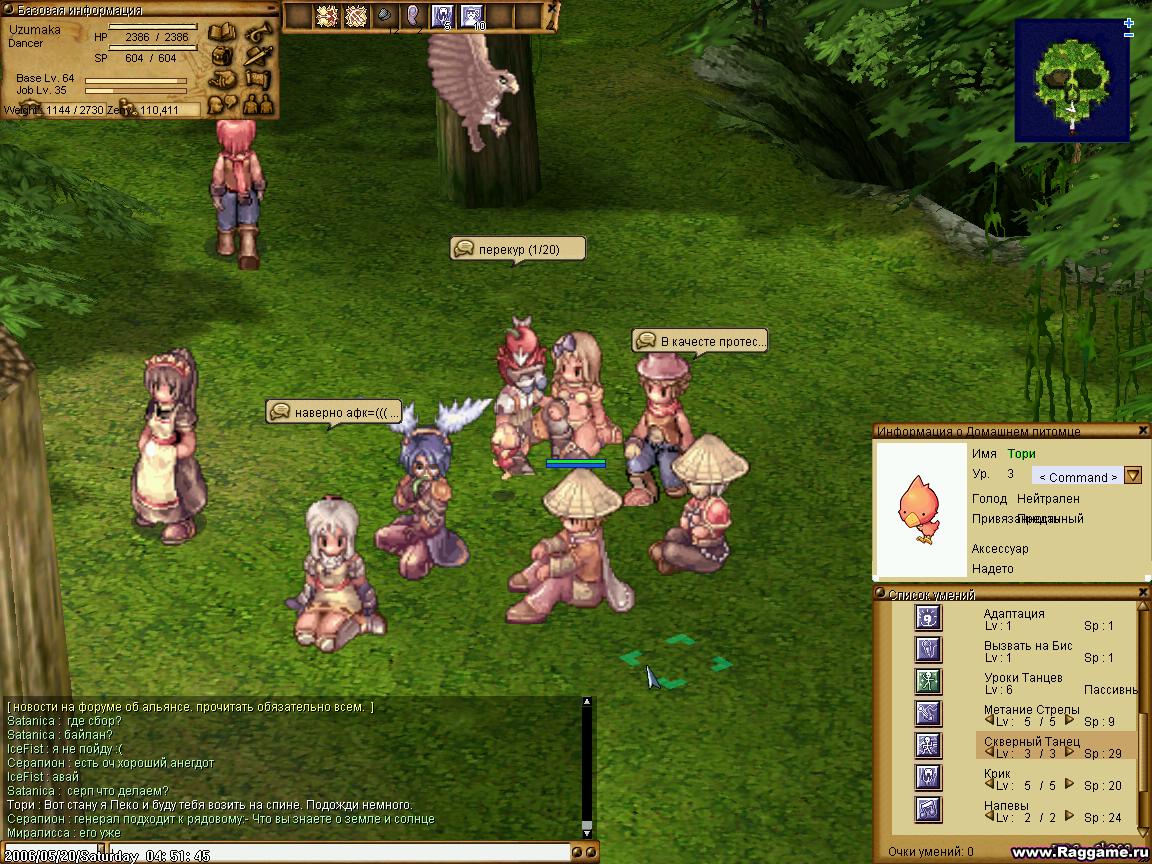This screenshot has width=1152, height=864.
Task: Raise the Метание Стрелы level with right arrow
Action: (1069, 720)
